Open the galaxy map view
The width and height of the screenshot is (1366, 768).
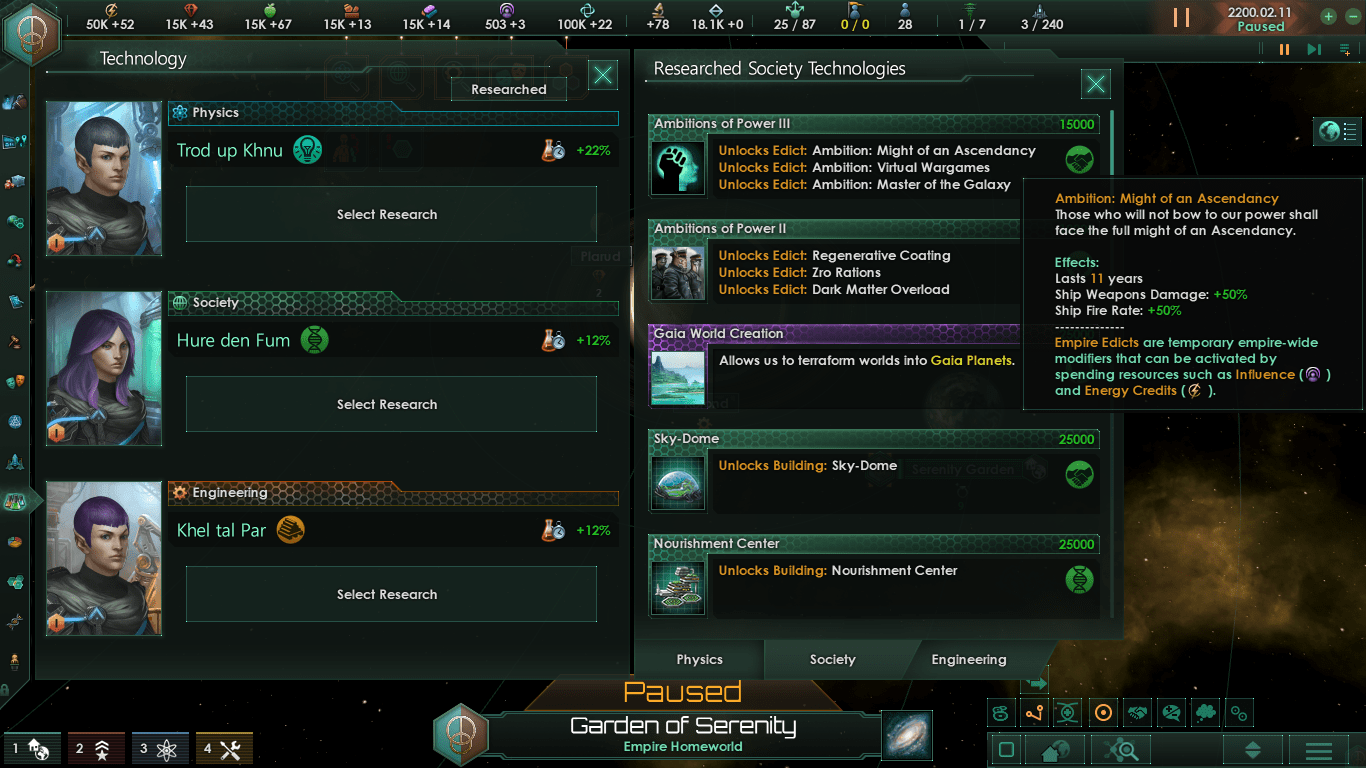(x=907, y=735)
